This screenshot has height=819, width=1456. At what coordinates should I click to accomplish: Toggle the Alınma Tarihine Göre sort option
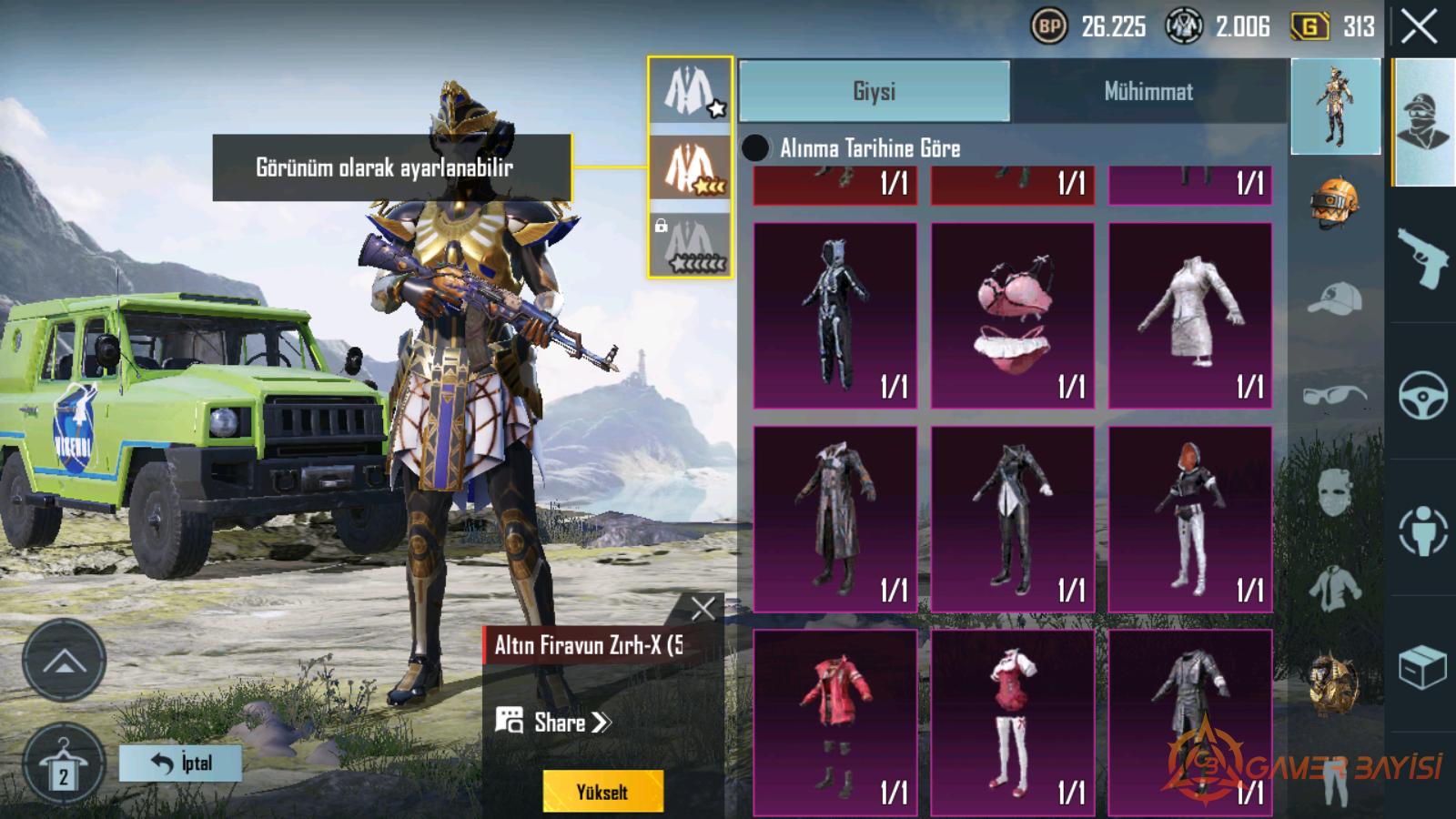[755, 147]
